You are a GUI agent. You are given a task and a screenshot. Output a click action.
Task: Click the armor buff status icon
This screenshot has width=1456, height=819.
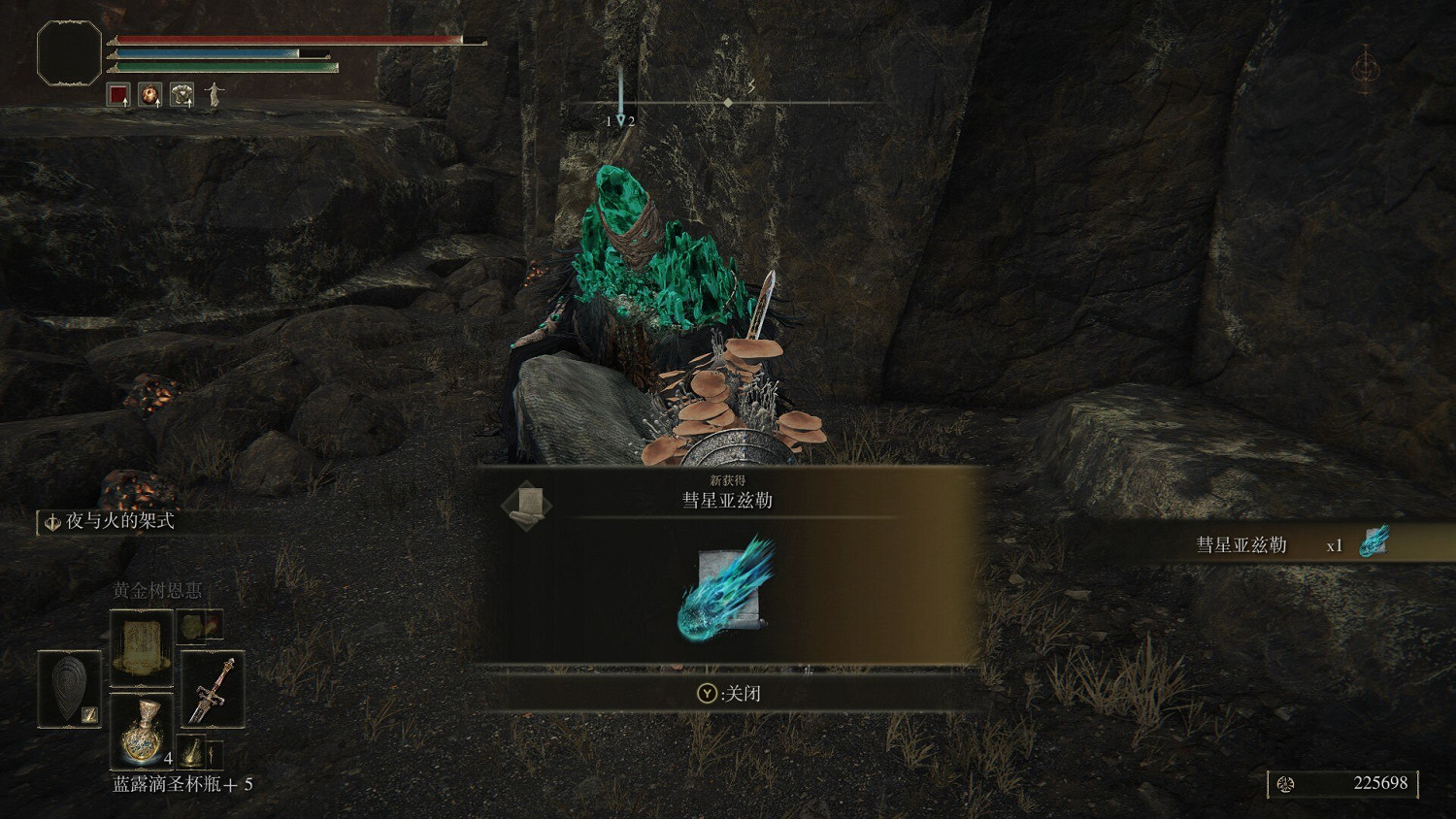coord(181,94)
